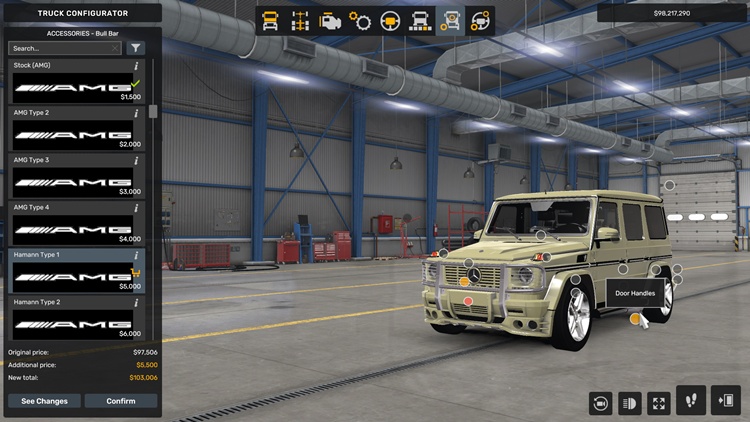Show info for AMG Type 2

pyautogui.click(x=136, y=113)
